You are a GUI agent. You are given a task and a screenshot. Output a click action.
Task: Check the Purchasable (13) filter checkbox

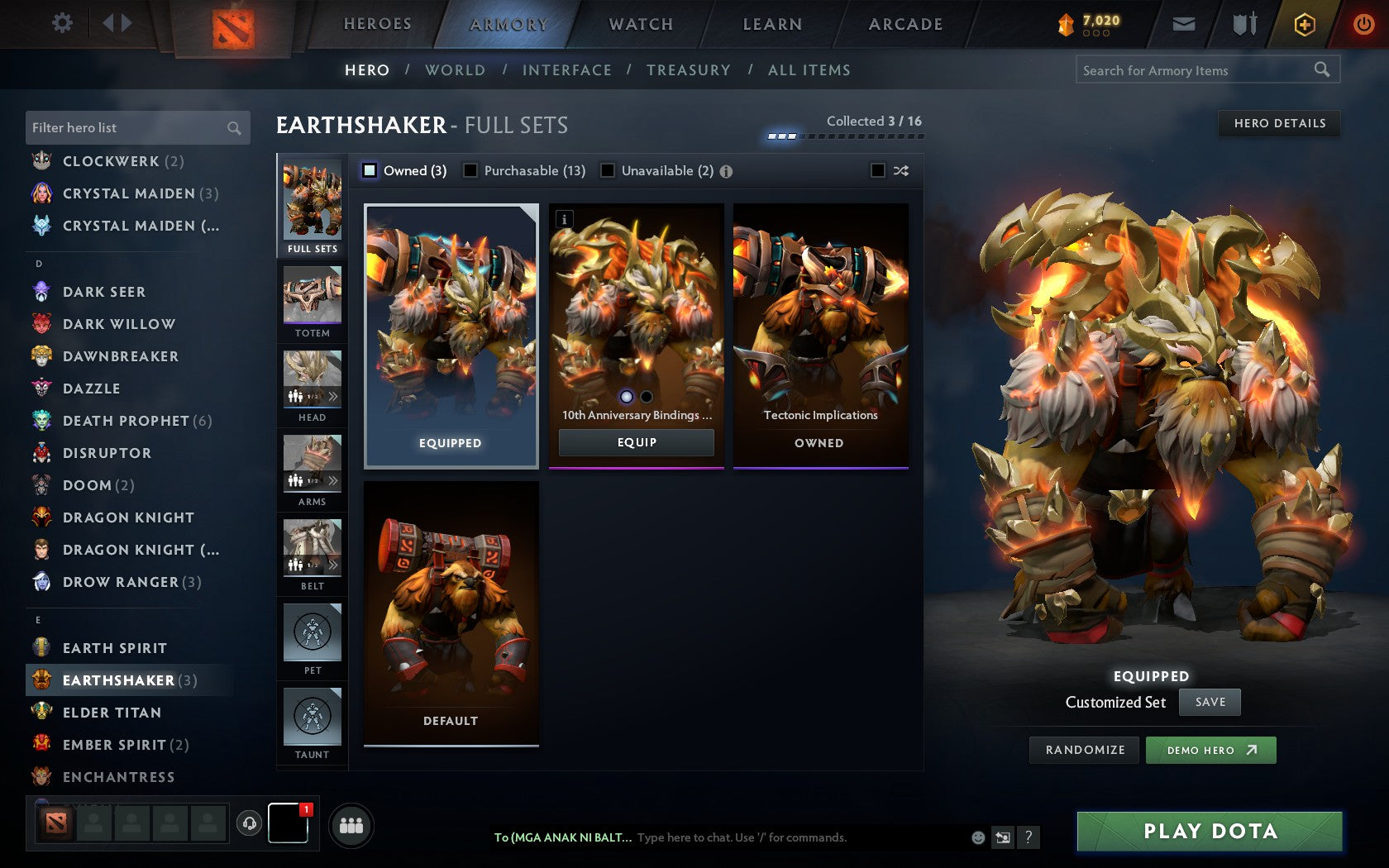point(471,170)
